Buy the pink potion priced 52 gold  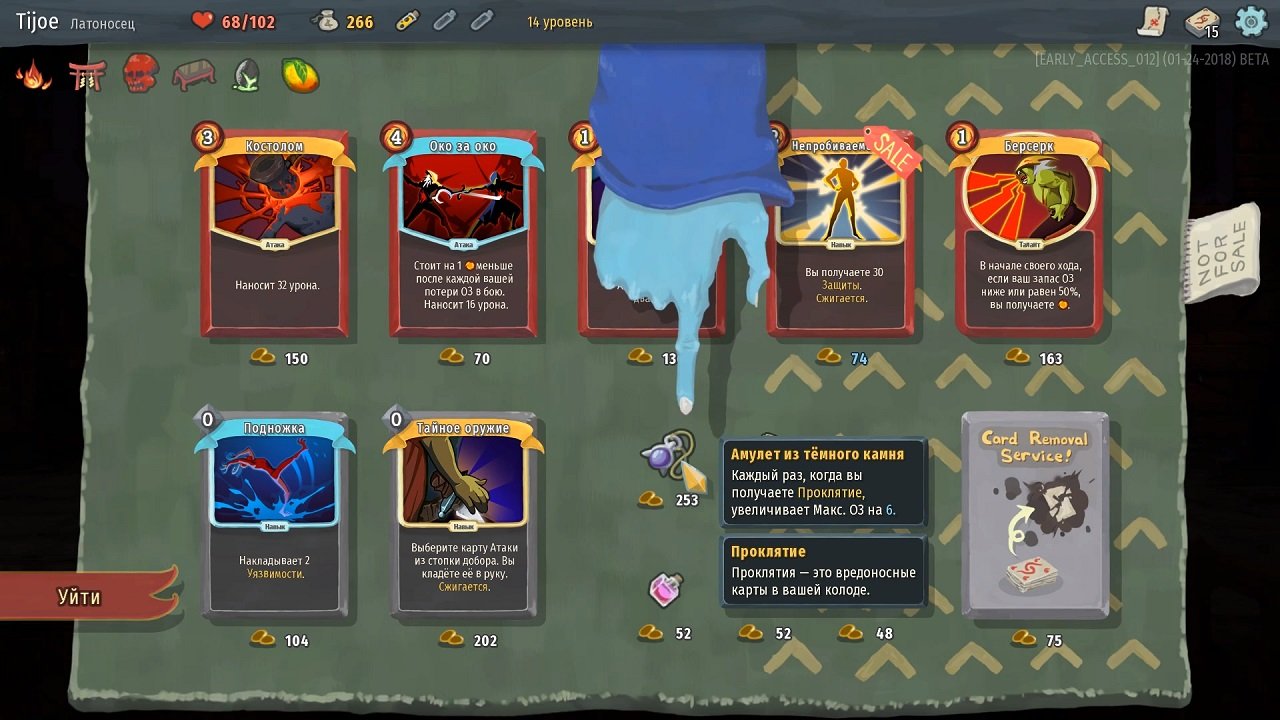(666, 590)
